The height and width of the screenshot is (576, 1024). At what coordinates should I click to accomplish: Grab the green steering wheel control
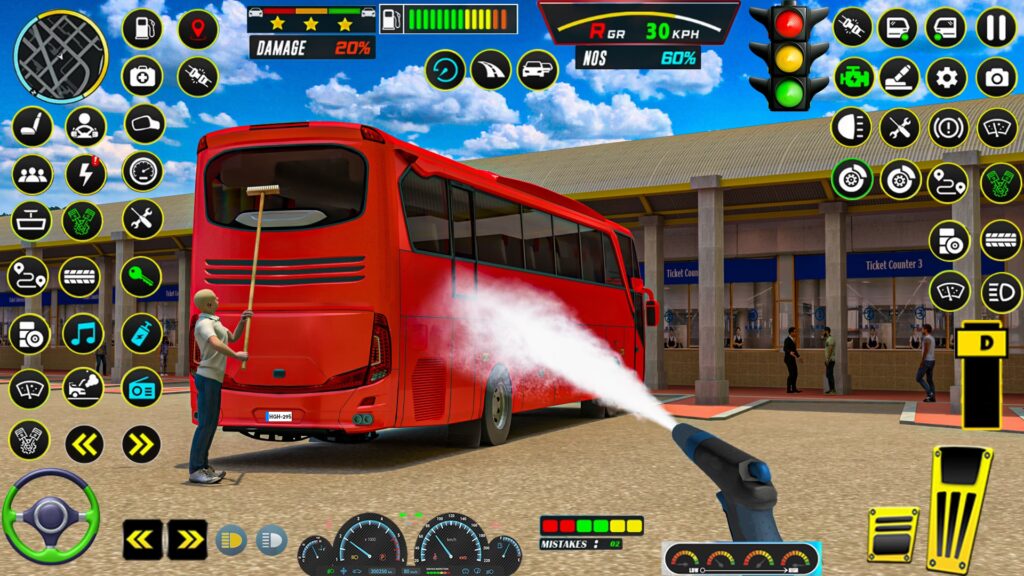point(50,516)
